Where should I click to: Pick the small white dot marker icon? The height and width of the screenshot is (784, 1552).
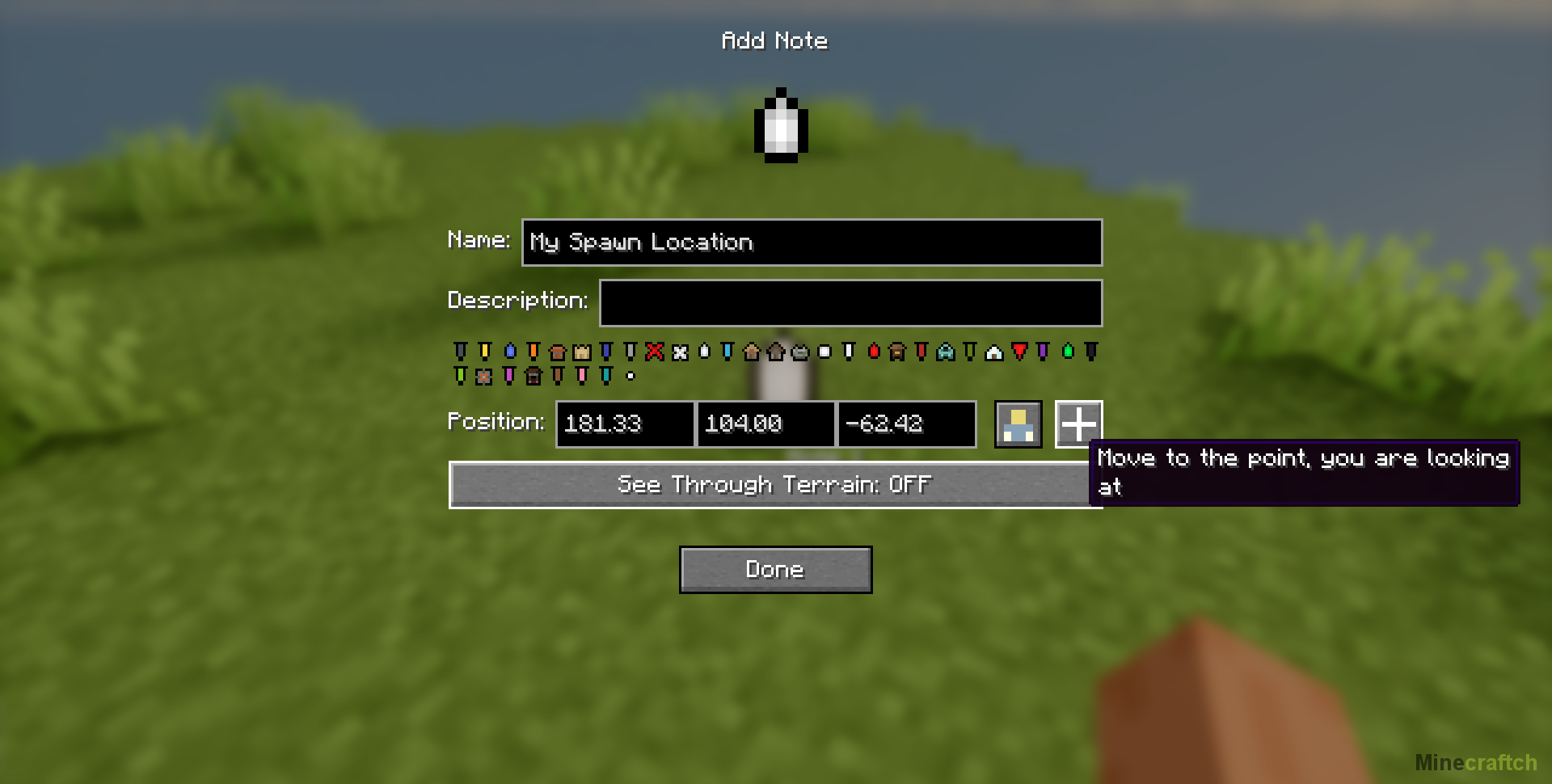click(630, 376)
